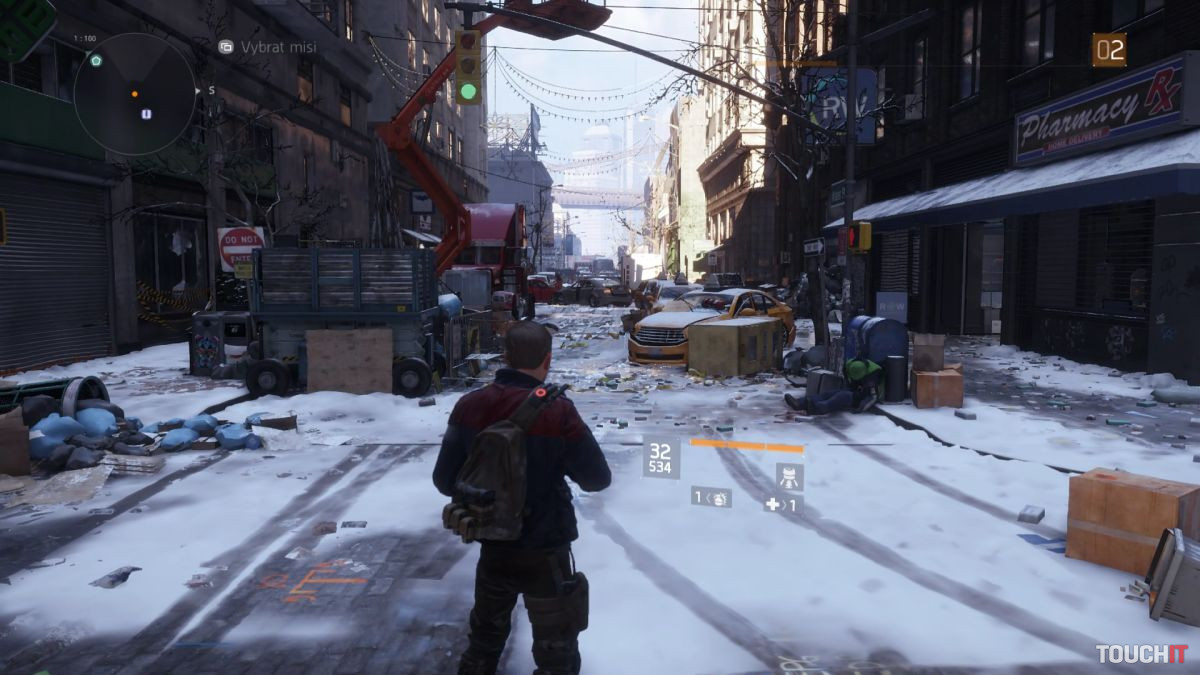Select the grenade icon
The image size is (1200, 675).
click(x=718, y=497)
